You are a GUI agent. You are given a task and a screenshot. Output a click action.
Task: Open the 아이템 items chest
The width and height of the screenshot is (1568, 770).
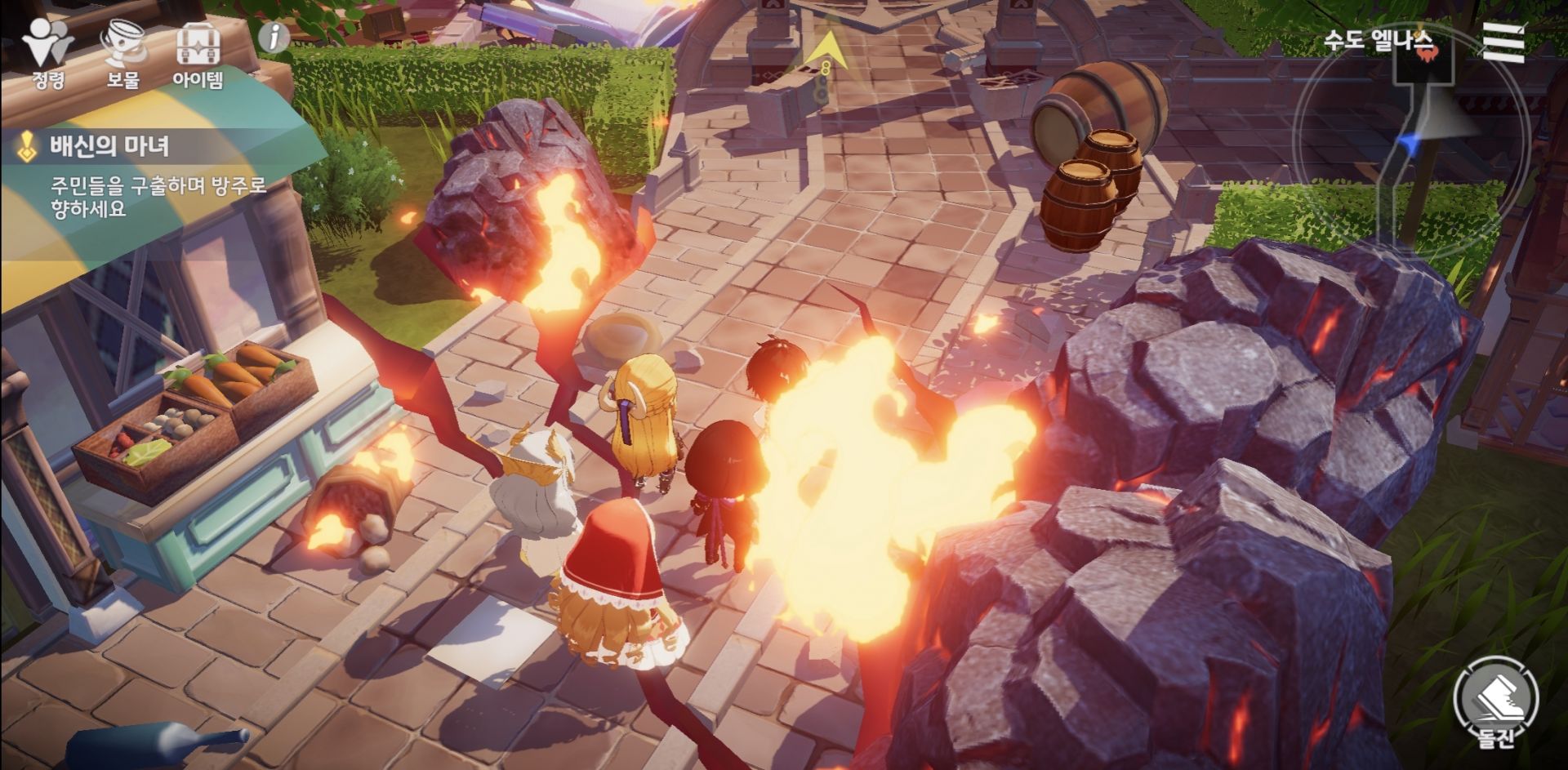click(x=198, y=53)
